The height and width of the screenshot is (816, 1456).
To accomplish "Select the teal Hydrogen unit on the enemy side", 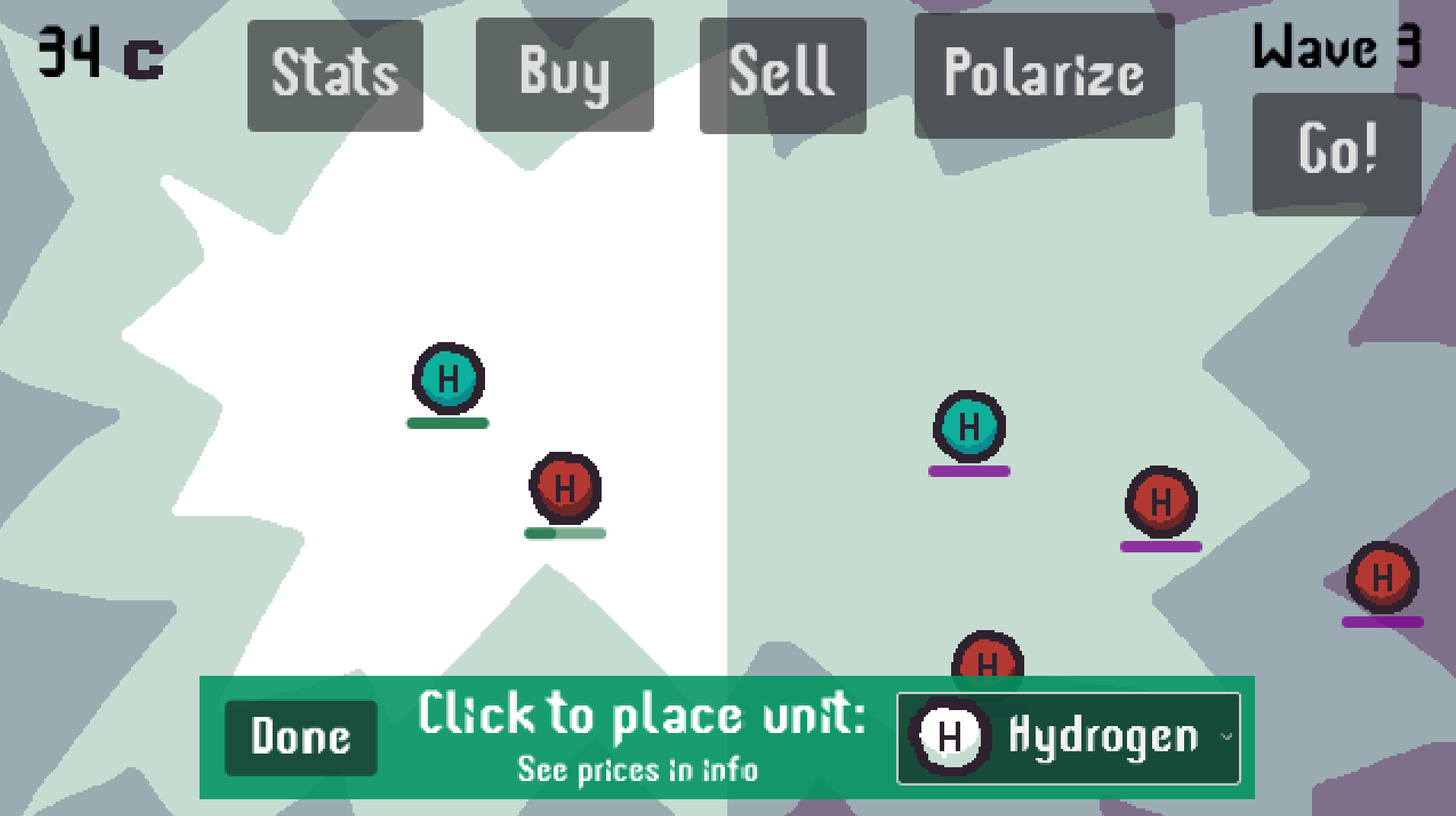I will [x=969, y=427].
